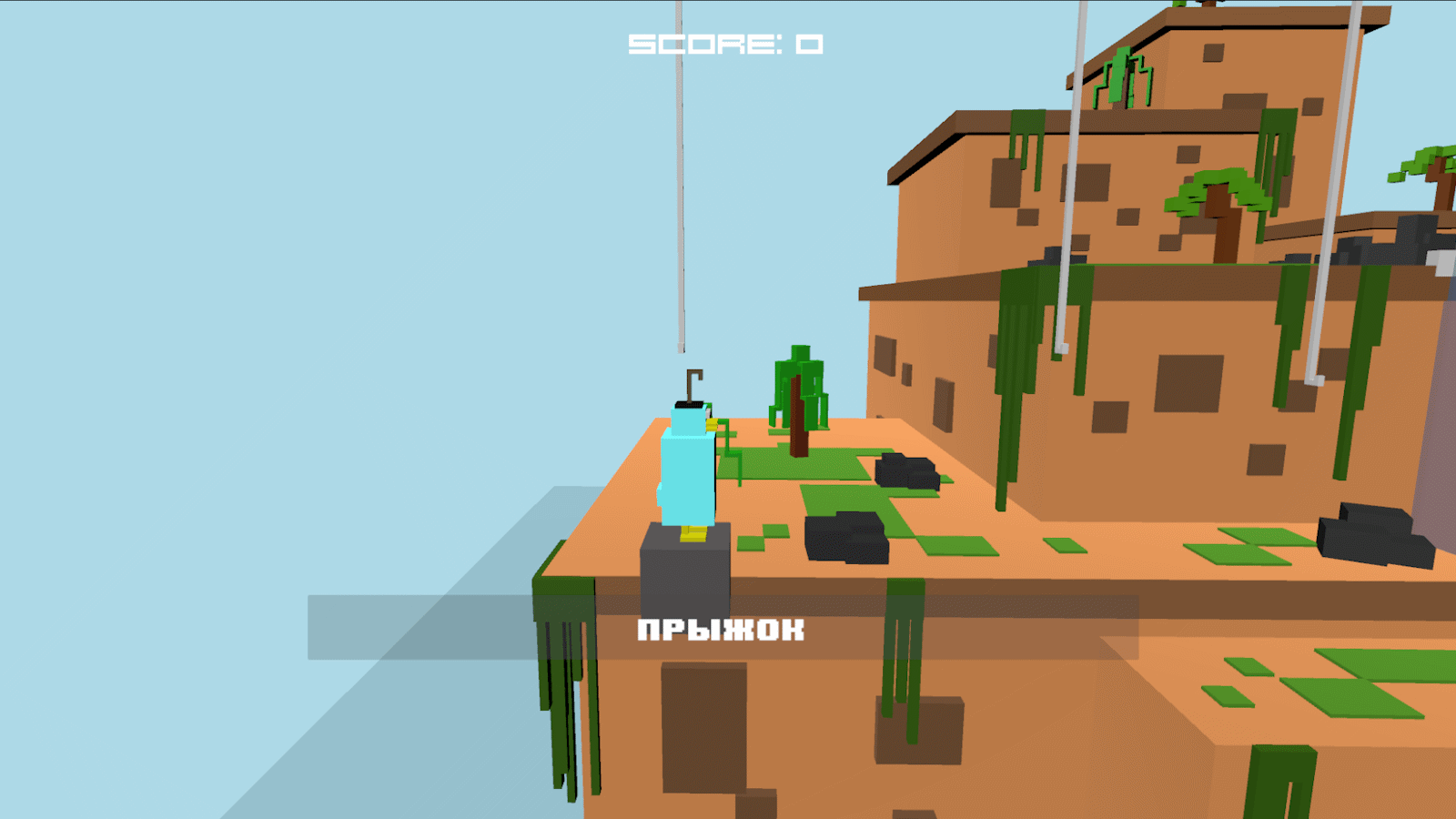Click the dark boulder near the zombie
This screenshot has width=1456, height=819.
(905, 471)
